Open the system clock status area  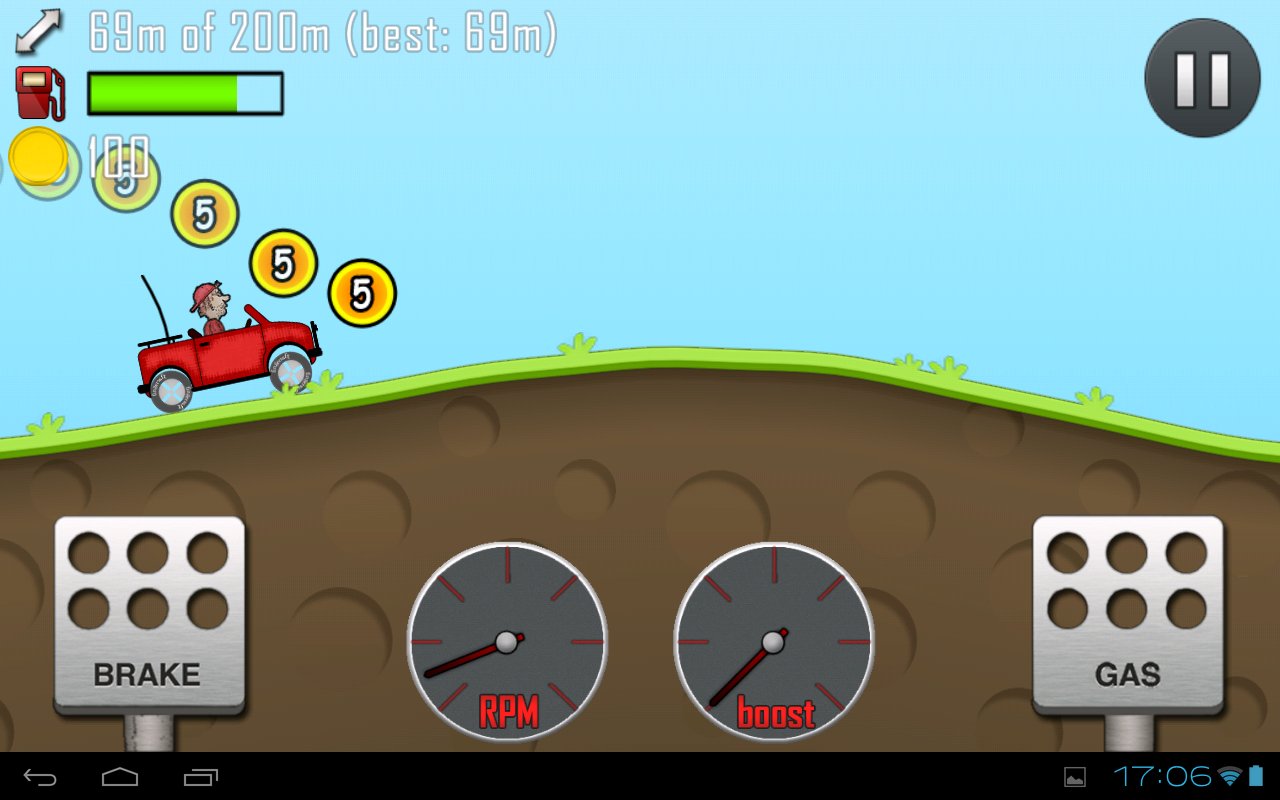[1162, 776]
